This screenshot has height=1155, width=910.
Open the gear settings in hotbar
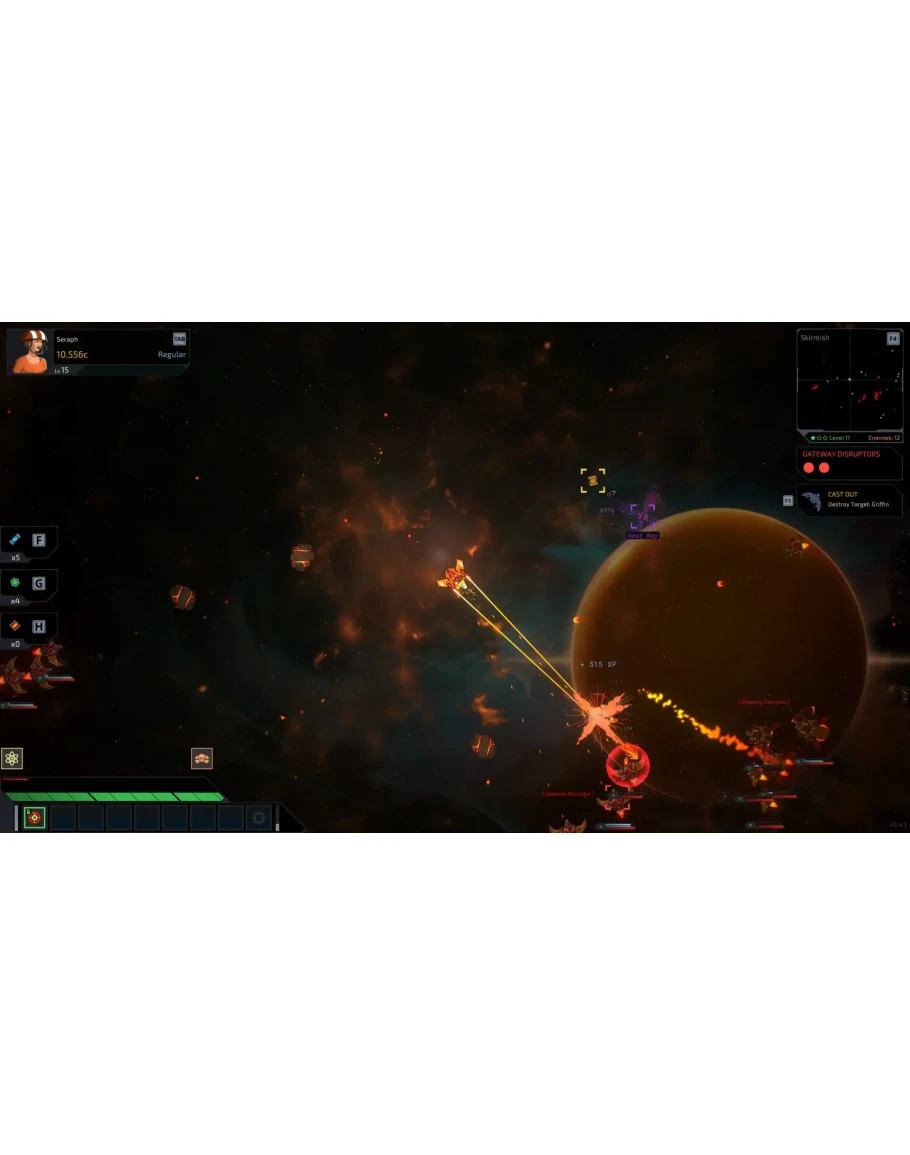258,818
